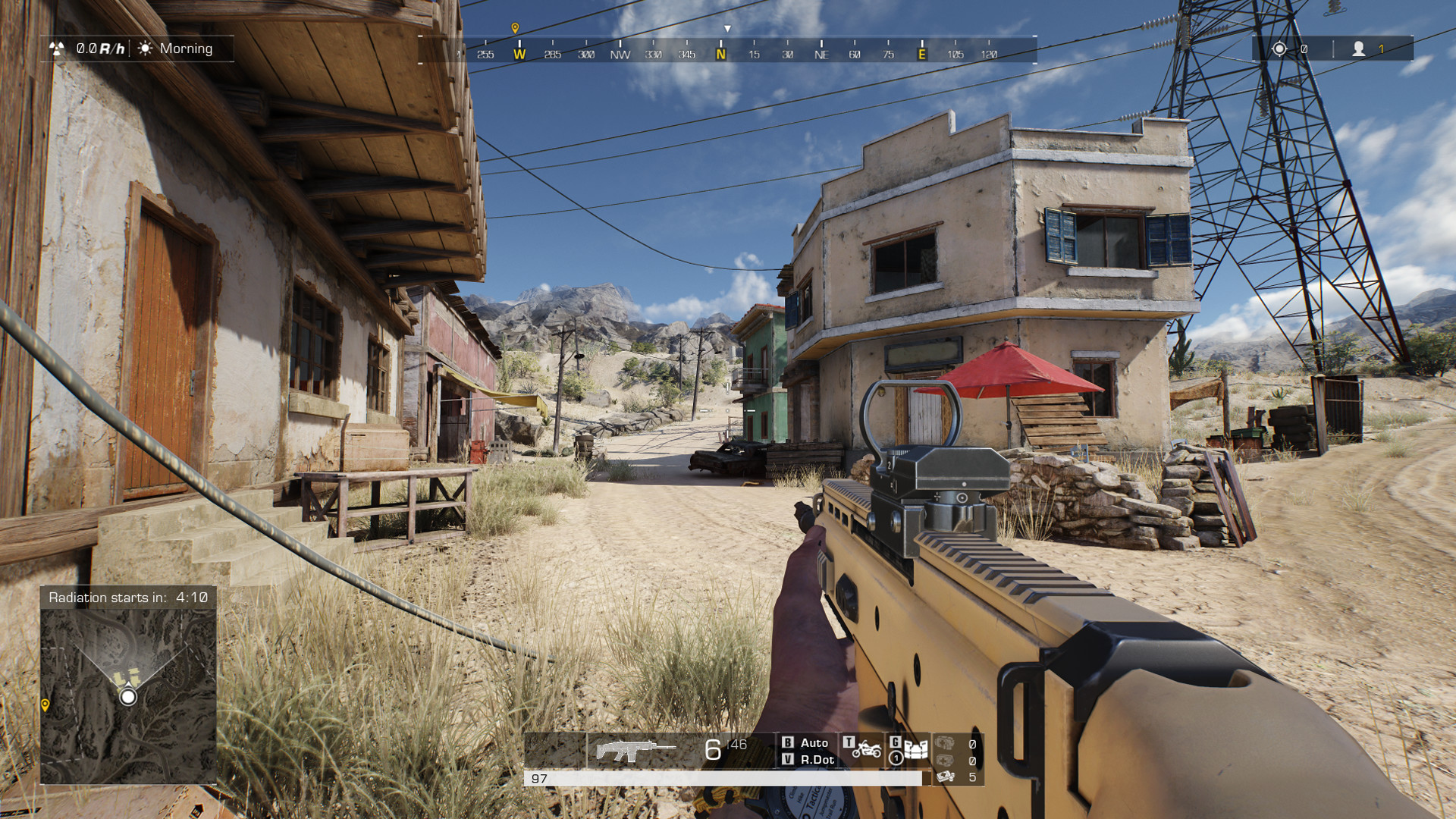Click the white heading arrow above the compass
The width and height of the screenshot is (1456, 819).
pos(729,27)
